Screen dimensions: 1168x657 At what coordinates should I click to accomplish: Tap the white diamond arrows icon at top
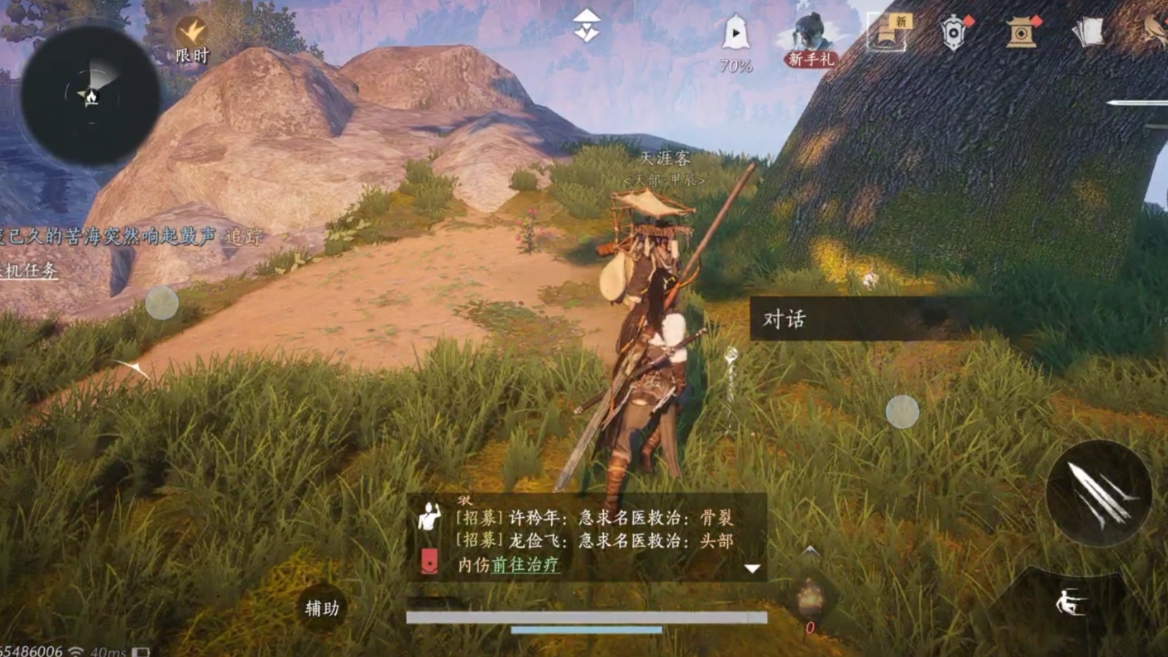tap(587, 28)
